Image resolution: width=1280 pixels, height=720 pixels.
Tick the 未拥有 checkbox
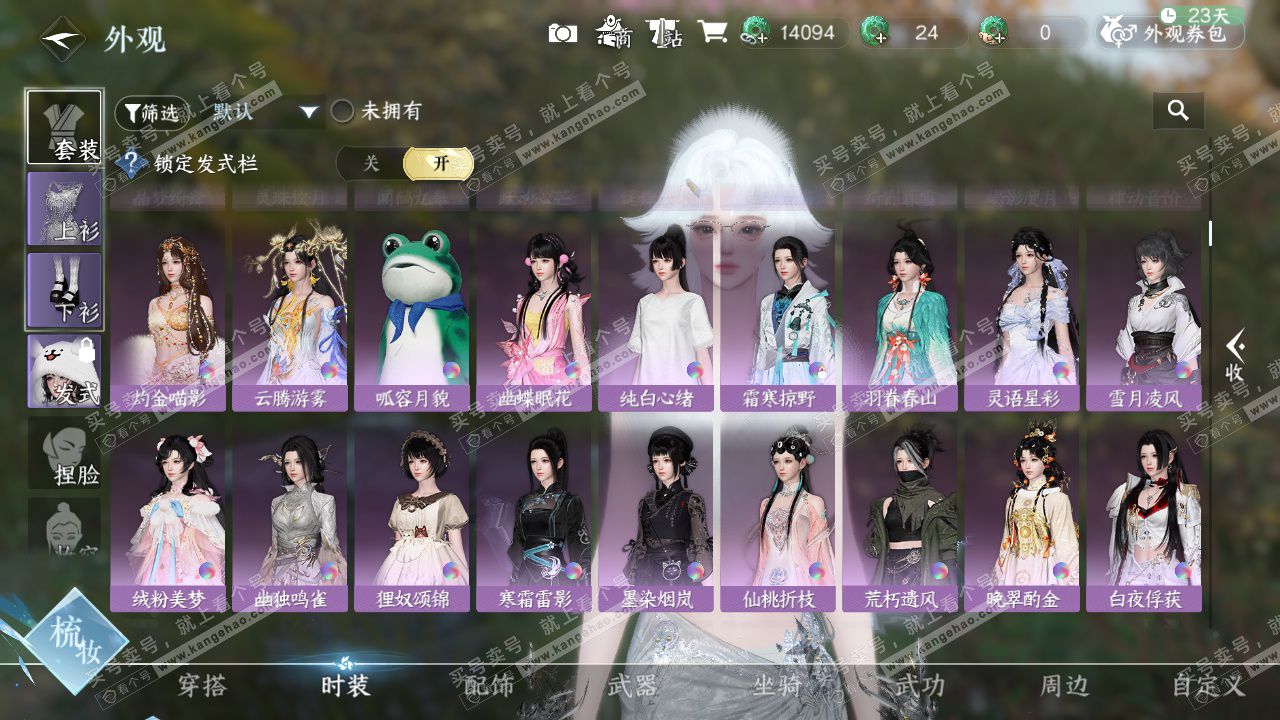343,111
